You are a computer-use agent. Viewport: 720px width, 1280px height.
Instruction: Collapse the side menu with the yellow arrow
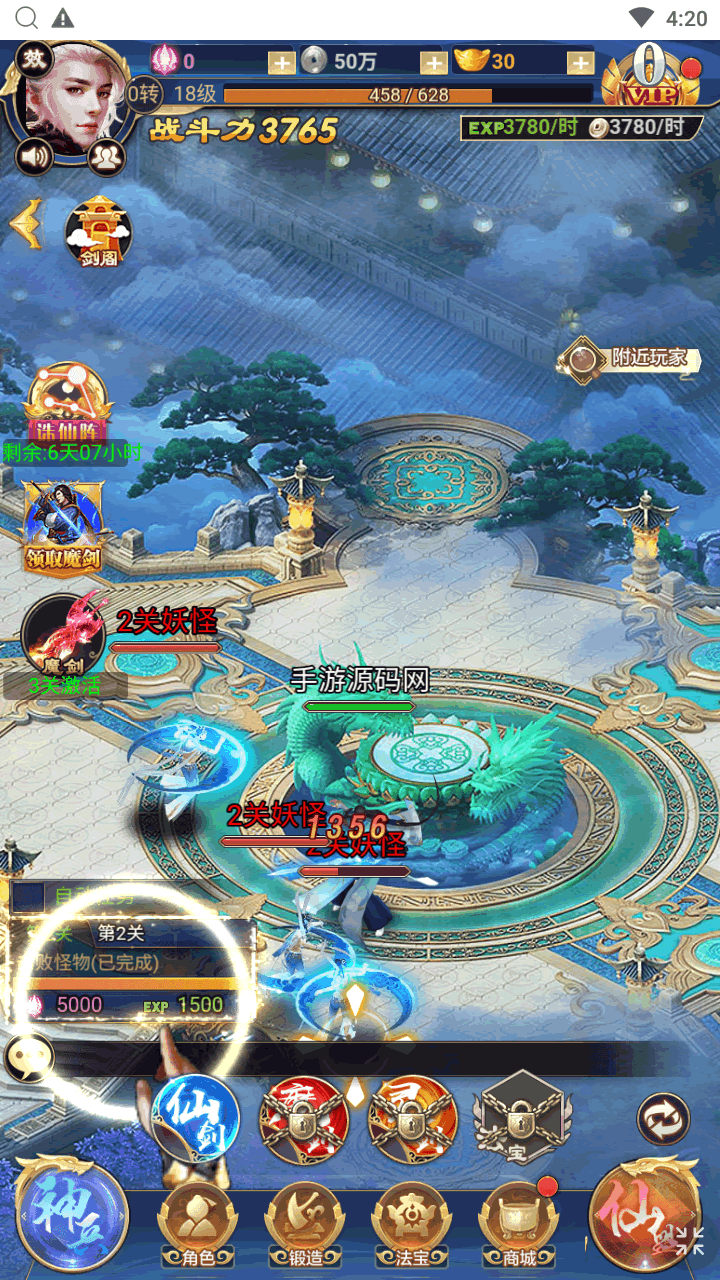(26, 224)
